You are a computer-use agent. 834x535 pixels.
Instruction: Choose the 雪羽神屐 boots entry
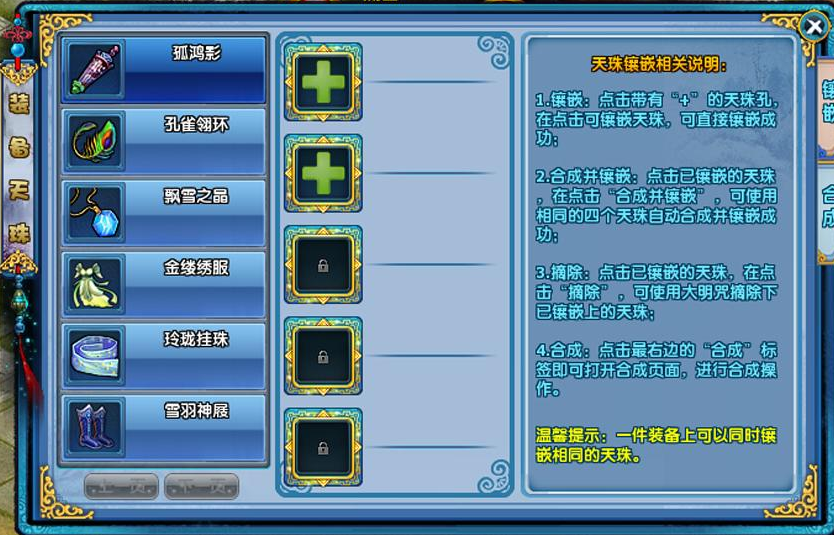click(x=165, y=427)
